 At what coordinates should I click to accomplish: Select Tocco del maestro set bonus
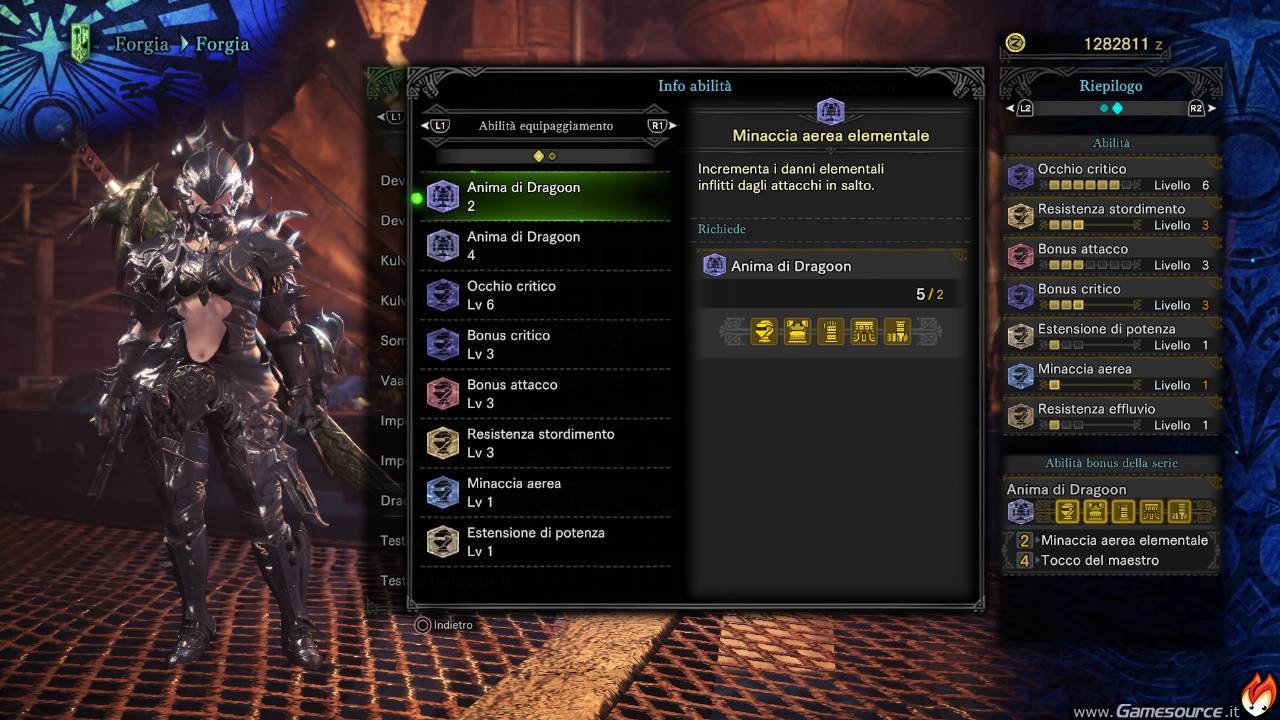point(1099,560)
